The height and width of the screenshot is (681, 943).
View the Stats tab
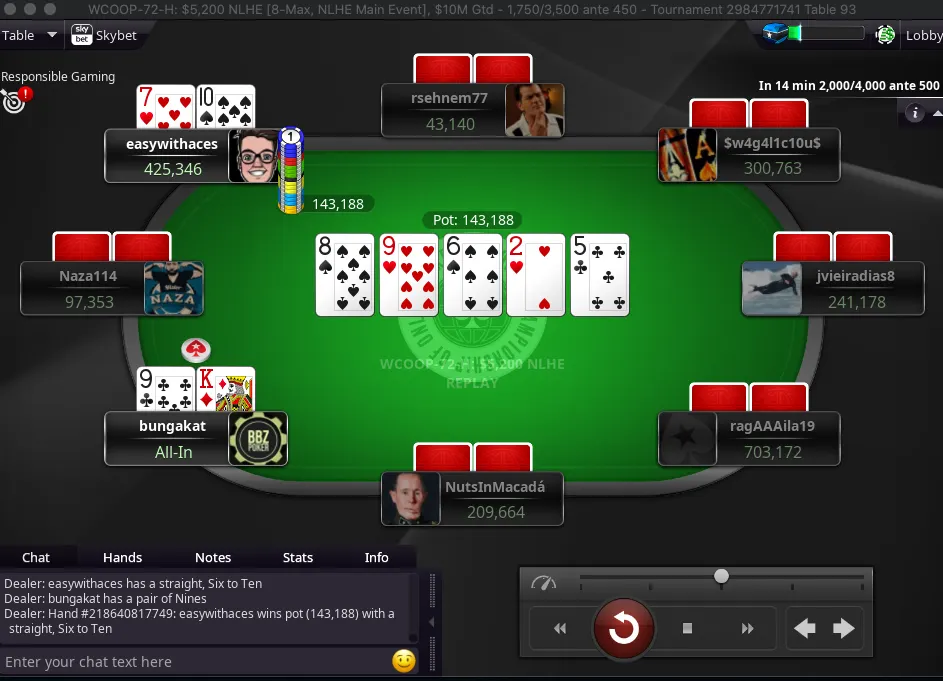coord(298,557)
